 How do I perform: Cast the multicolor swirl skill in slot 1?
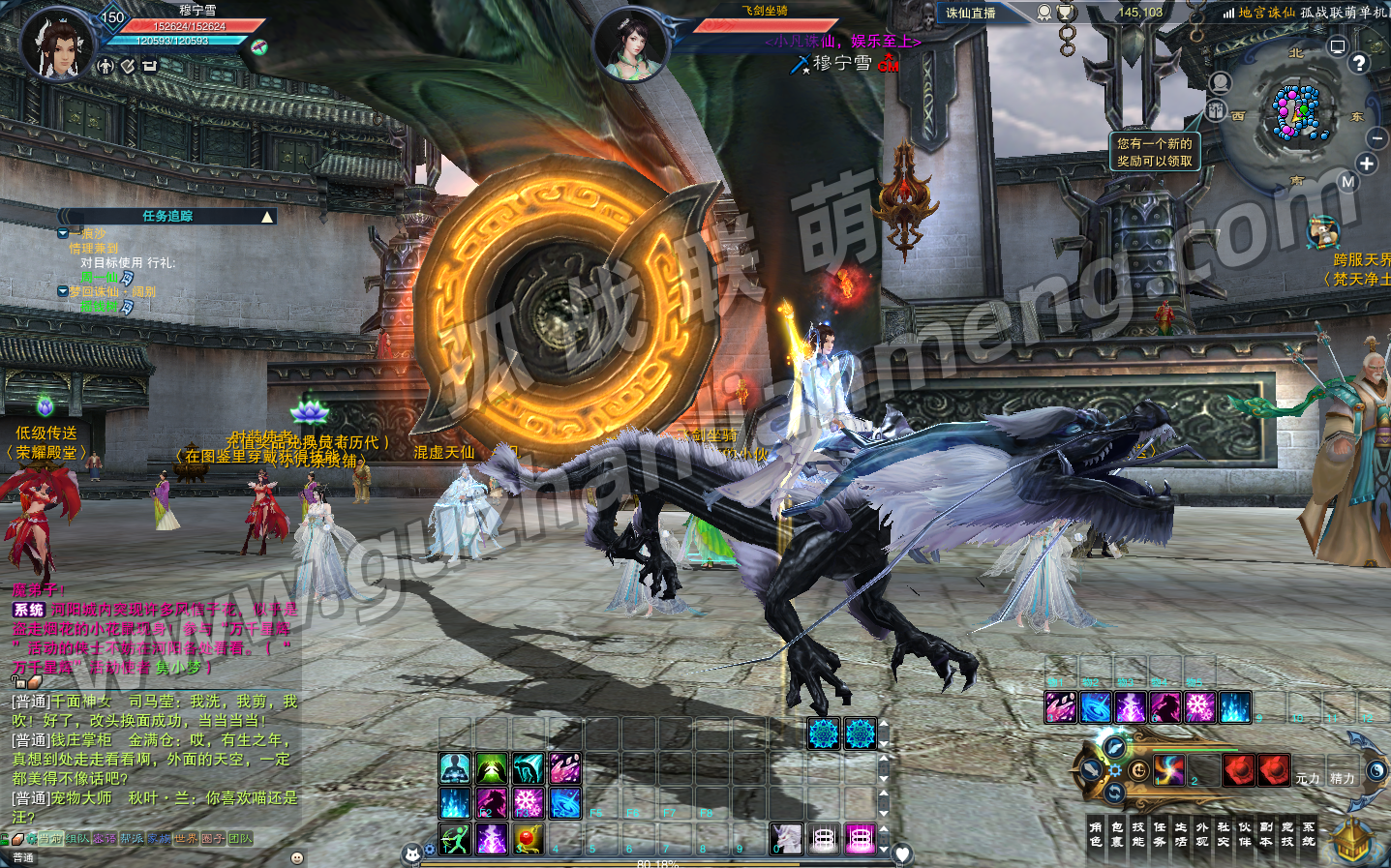click(1169, 770)
